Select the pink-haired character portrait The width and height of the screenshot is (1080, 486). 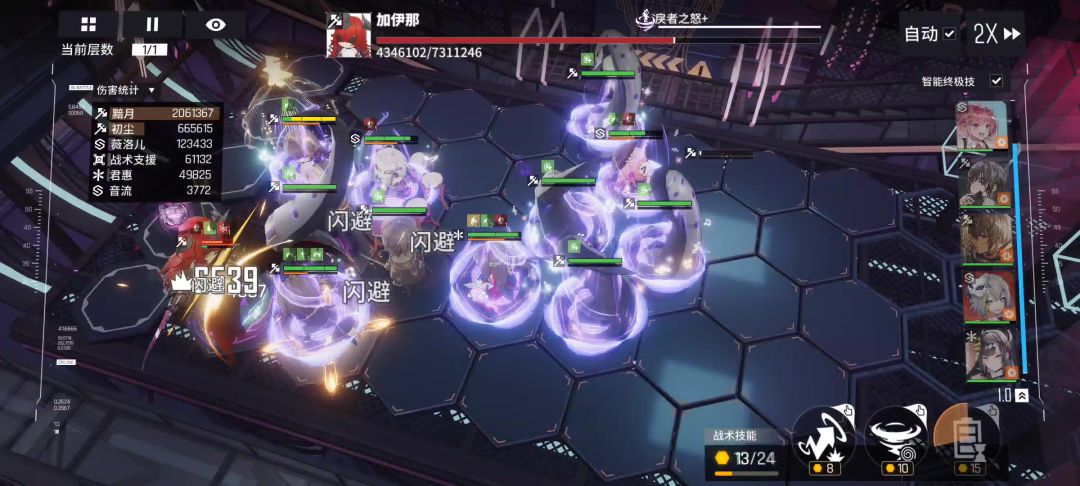pos(986,124)
